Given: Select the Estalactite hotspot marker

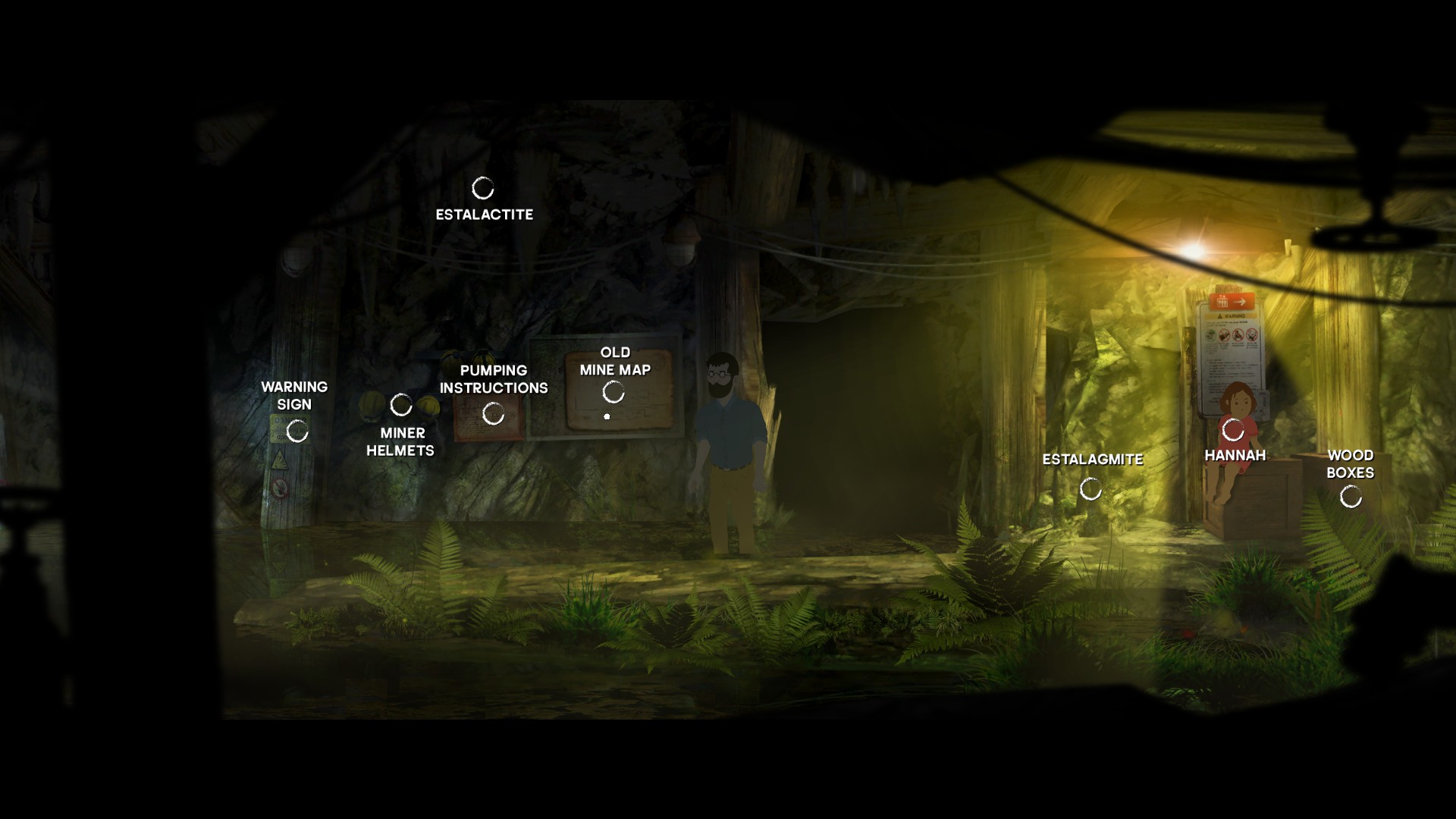Looking at the screenshot, I should pyautogui.click(x=483, y=188).
